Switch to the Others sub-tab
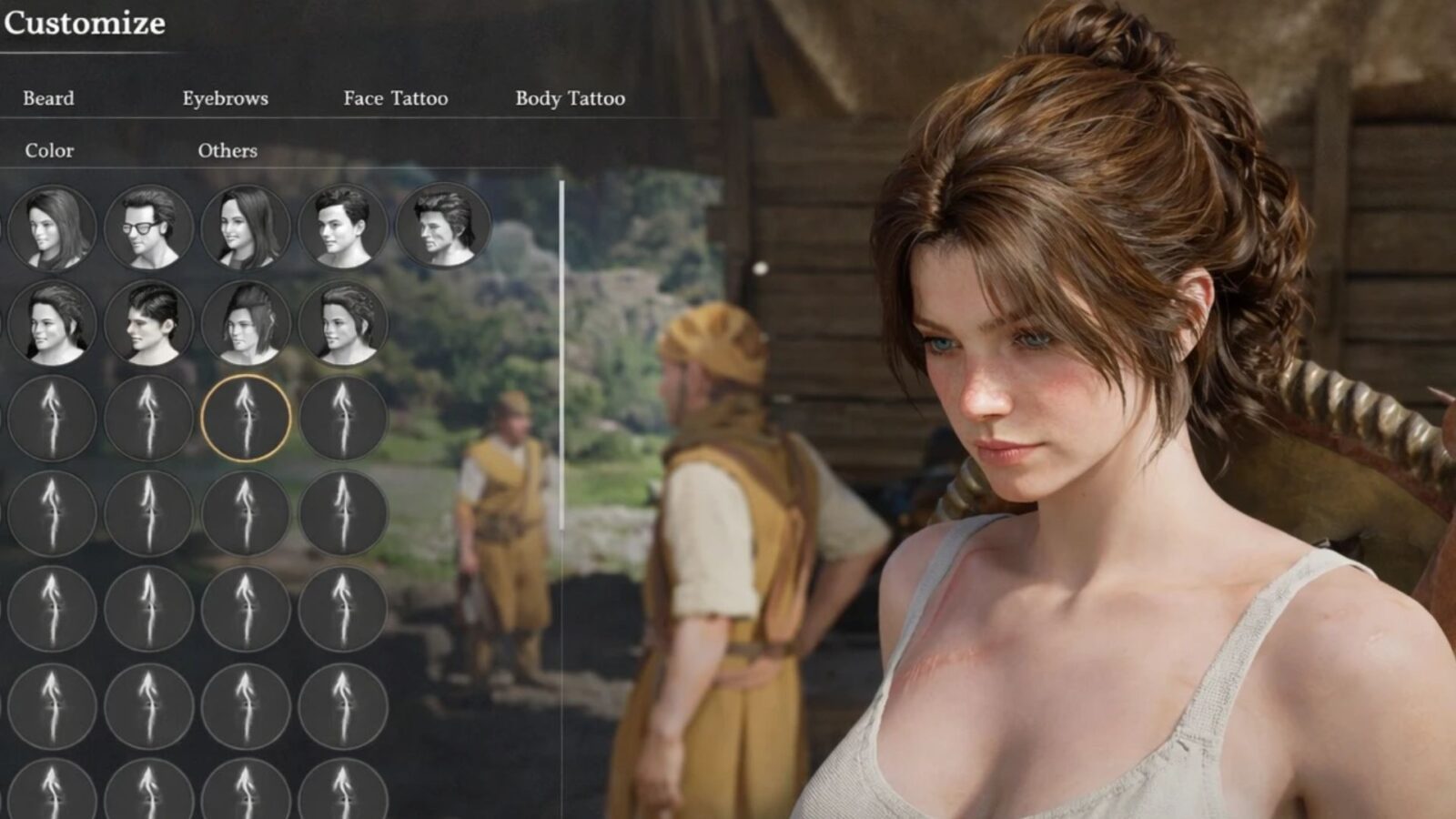 [x=227, y=150]
